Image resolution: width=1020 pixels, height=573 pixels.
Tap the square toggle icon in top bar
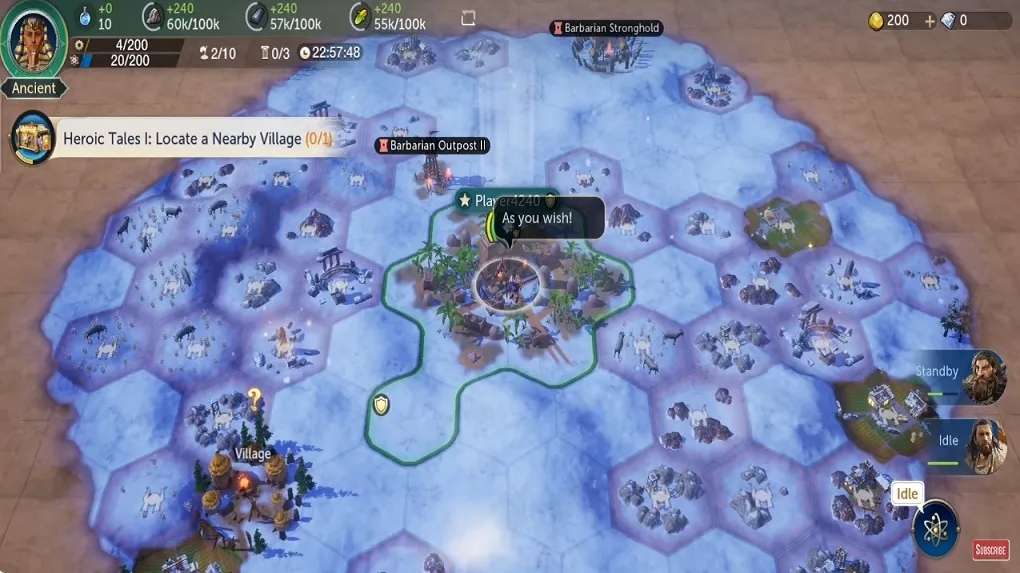468,18
